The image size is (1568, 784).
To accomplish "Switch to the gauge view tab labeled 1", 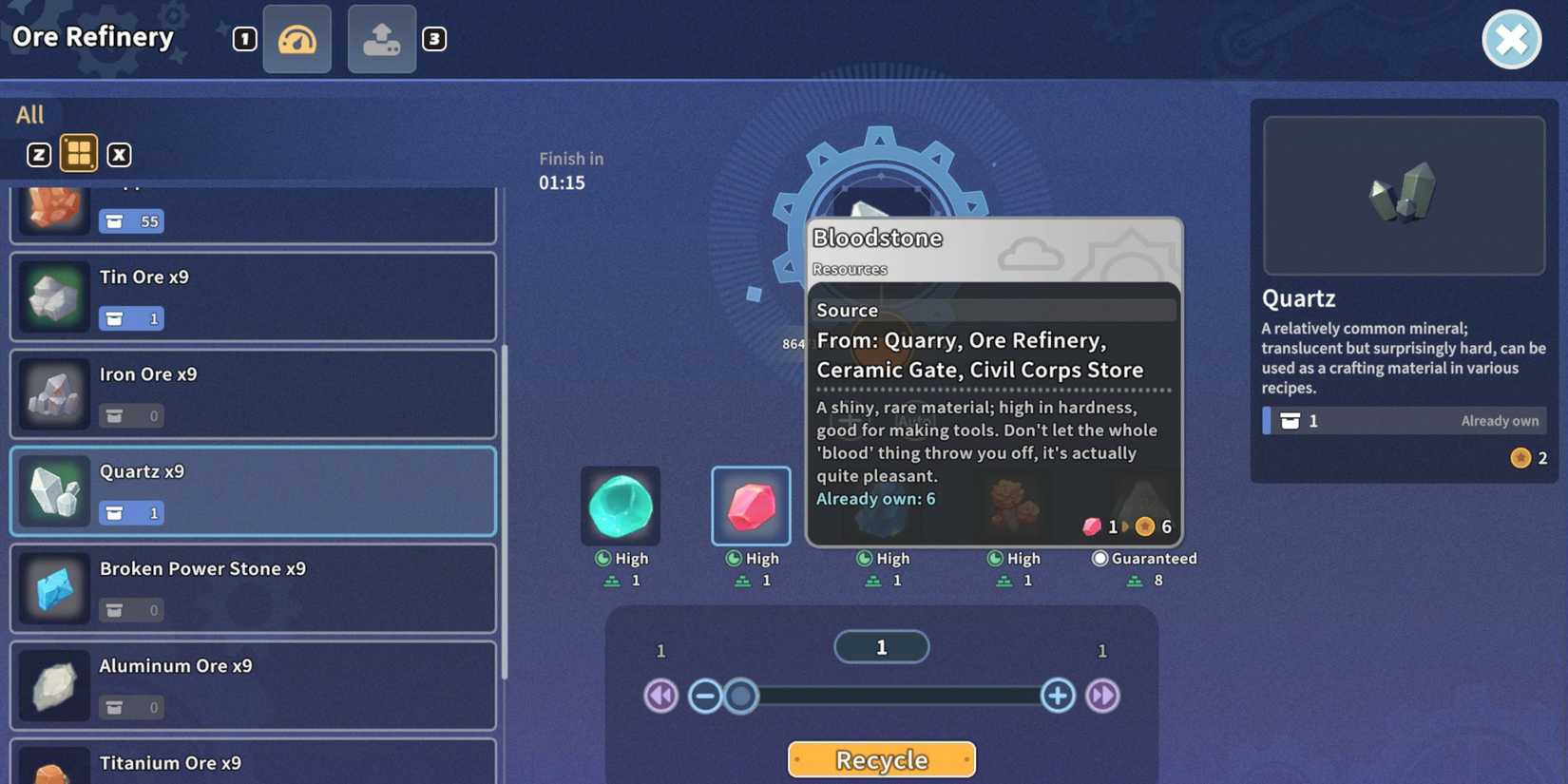I will [x=296, y=39].
